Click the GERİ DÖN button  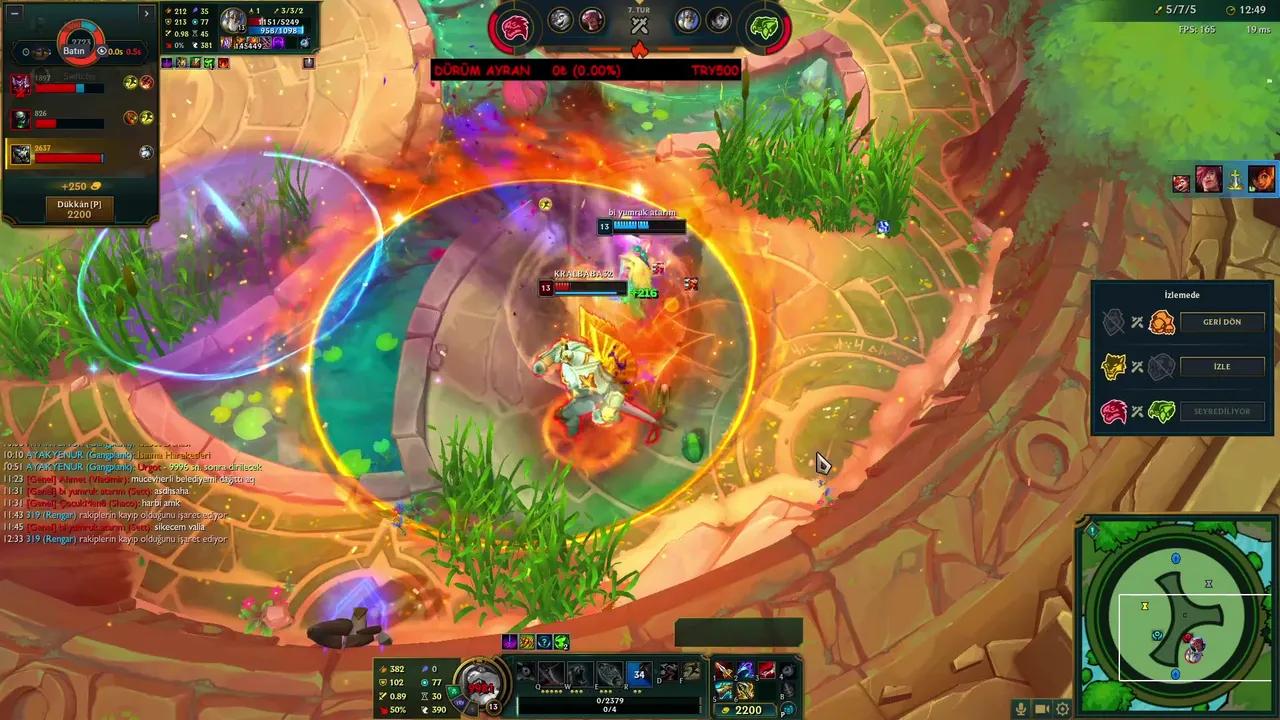(1221, 321)
